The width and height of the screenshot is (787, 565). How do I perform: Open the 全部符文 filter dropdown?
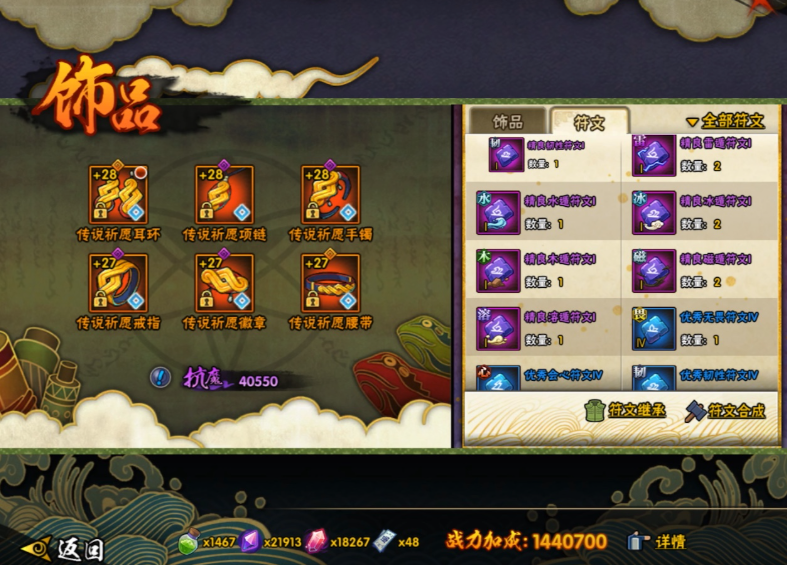click(x=725, y=121)
